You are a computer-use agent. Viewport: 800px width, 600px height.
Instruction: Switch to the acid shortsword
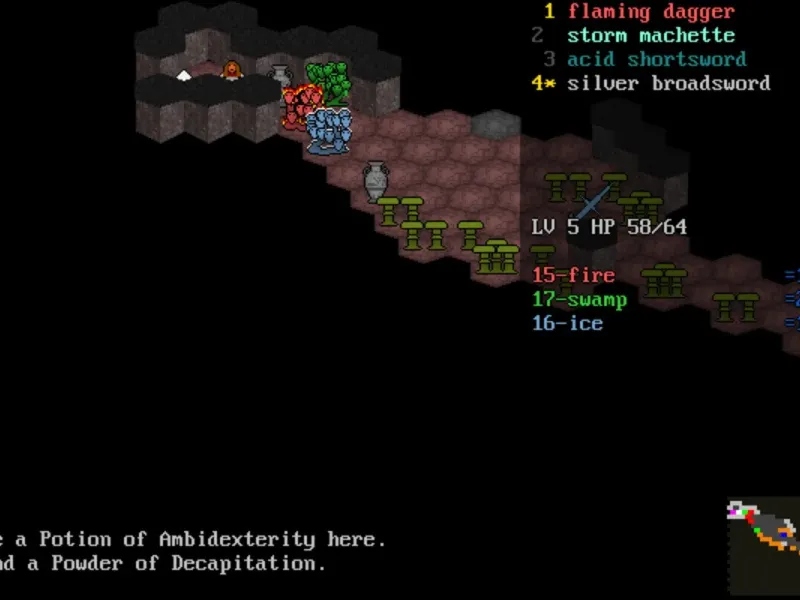[x=656, y=60]
